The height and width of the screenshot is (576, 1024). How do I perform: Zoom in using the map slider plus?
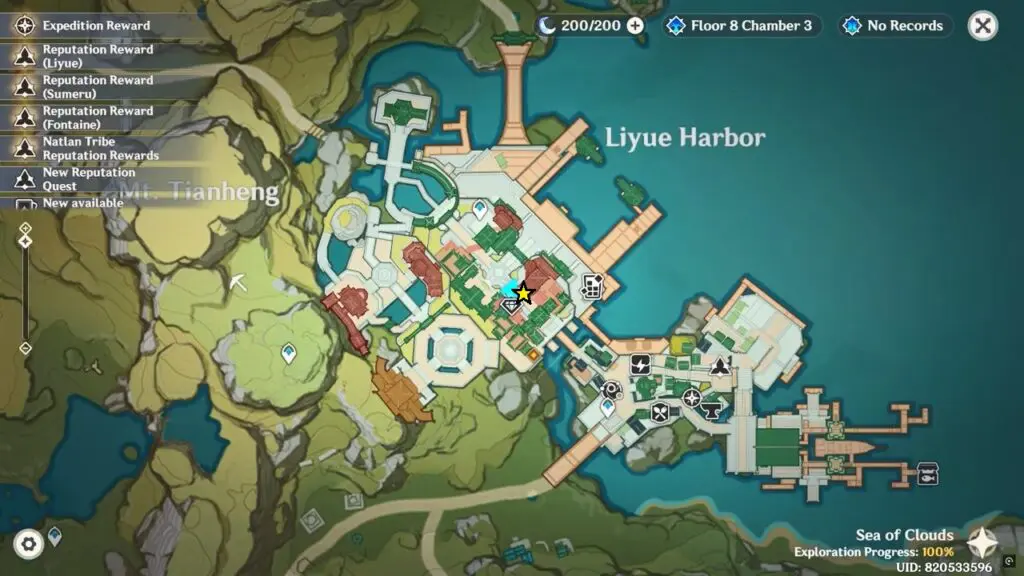point(25,228)
